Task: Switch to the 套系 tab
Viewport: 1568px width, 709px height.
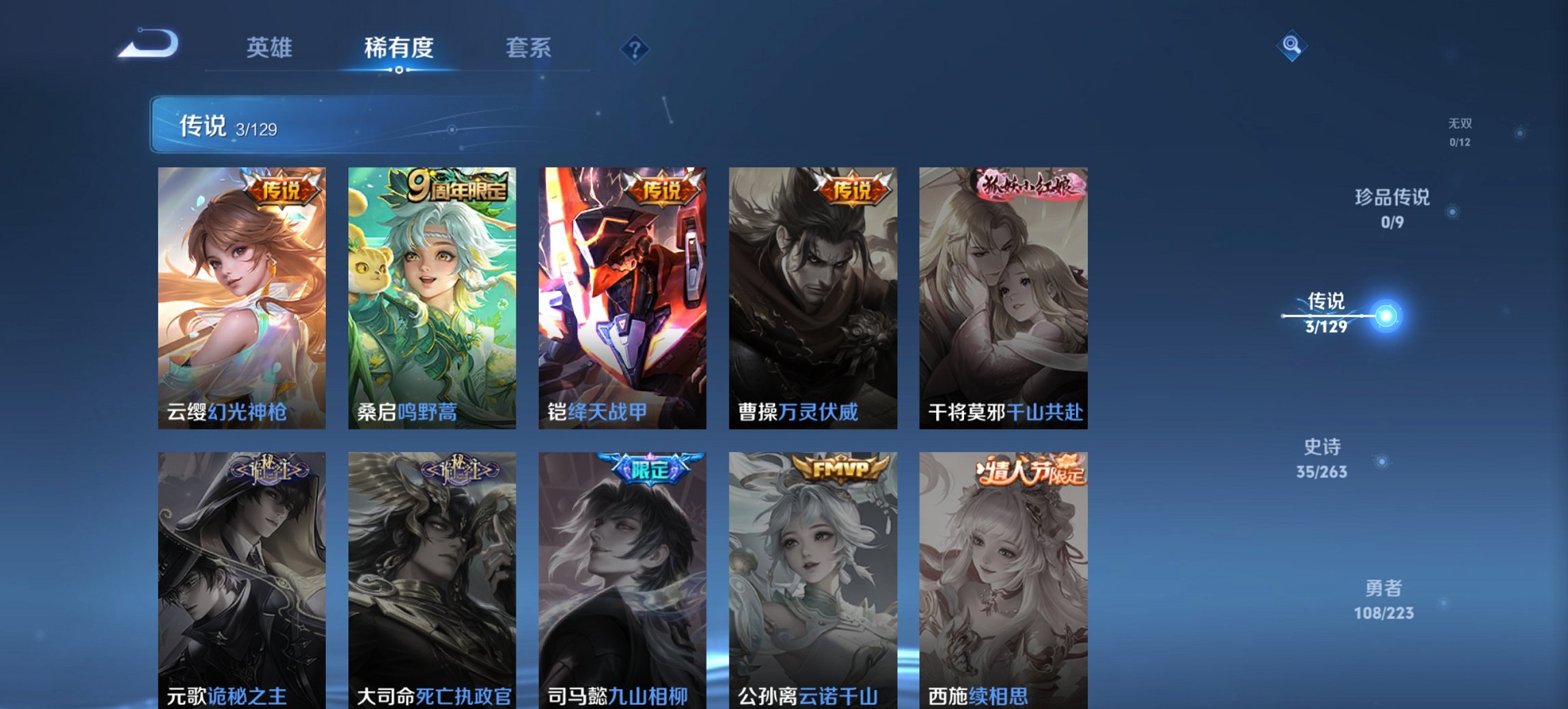Action: point(527,48)
